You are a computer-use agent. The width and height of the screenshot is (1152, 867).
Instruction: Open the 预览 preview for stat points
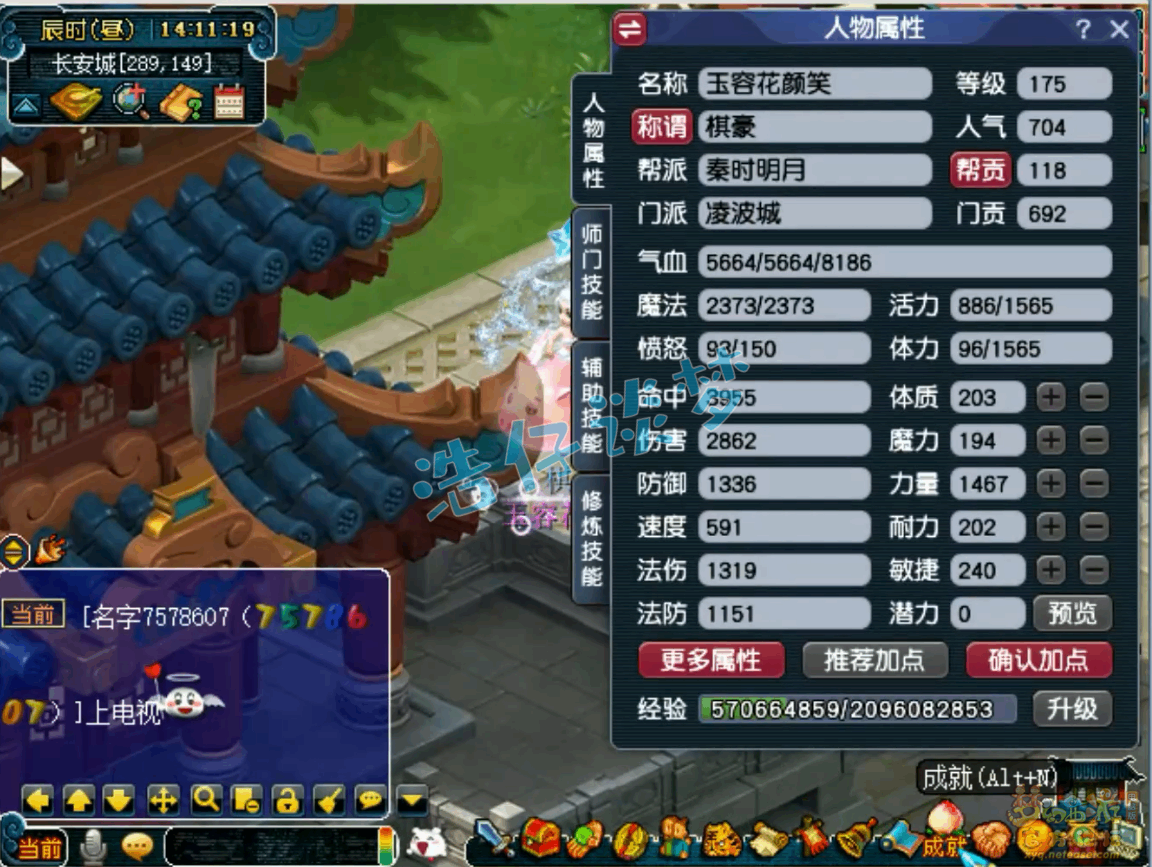pos(1072,613)
